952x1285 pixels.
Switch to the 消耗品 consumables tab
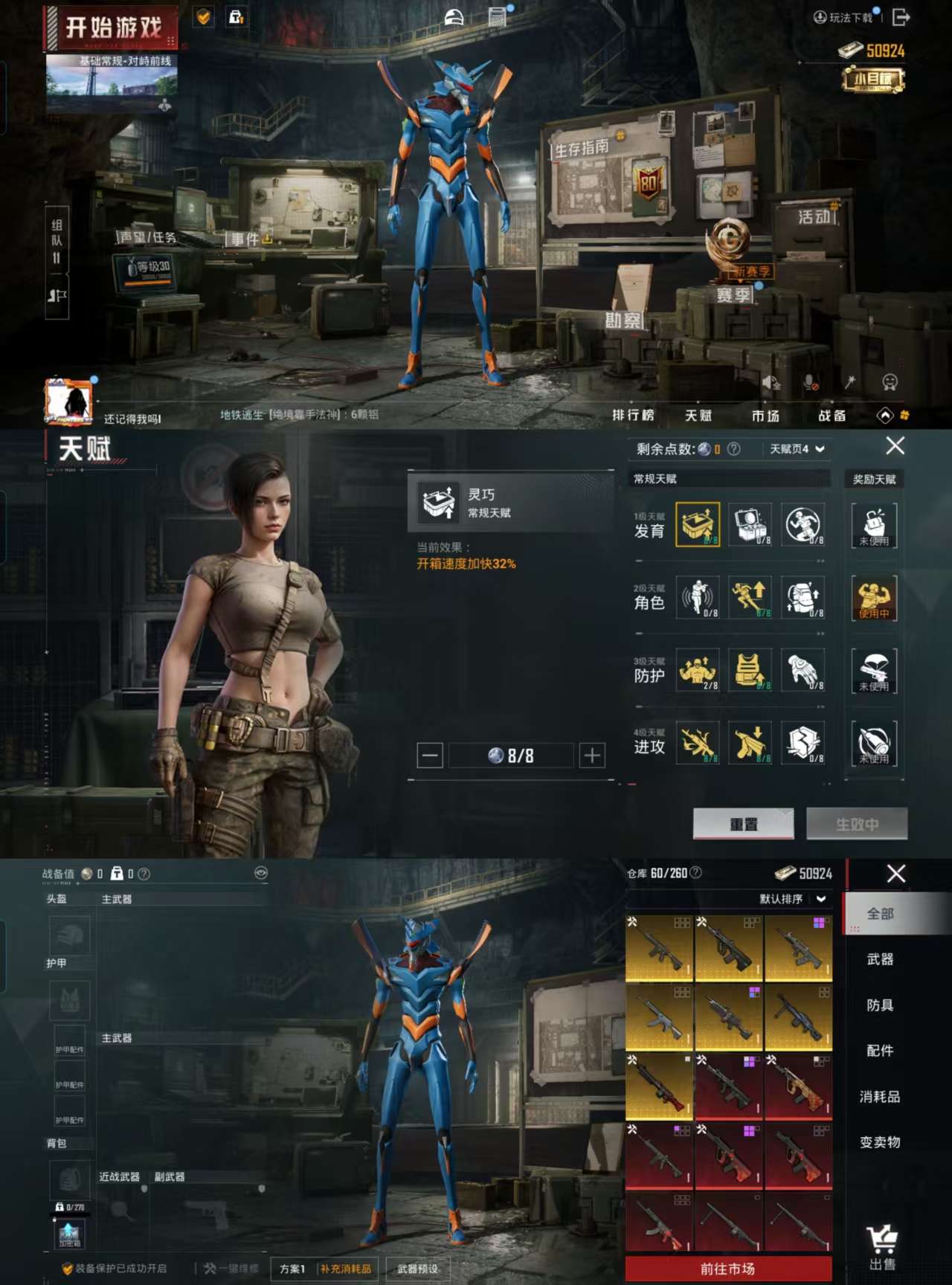[880, 1097]
